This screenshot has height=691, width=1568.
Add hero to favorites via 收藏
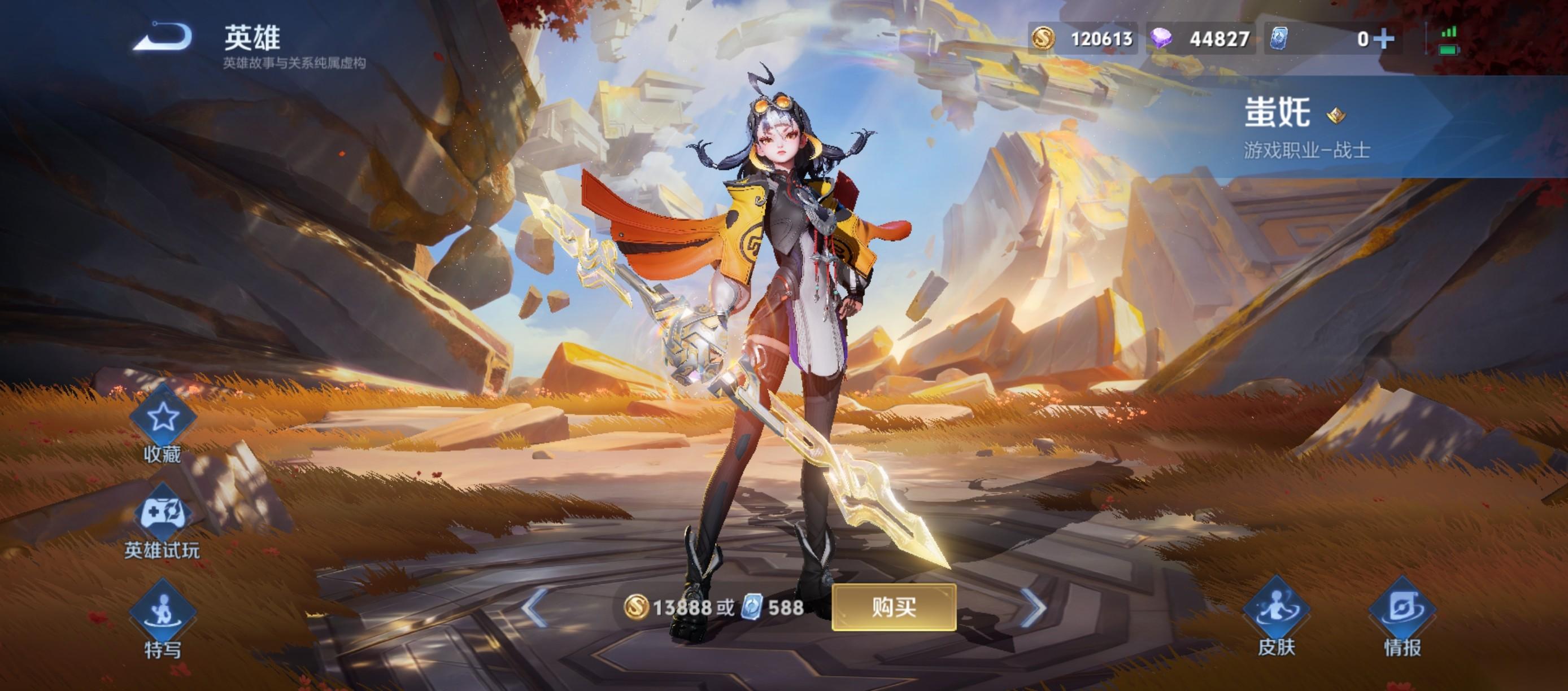[163, 418]
